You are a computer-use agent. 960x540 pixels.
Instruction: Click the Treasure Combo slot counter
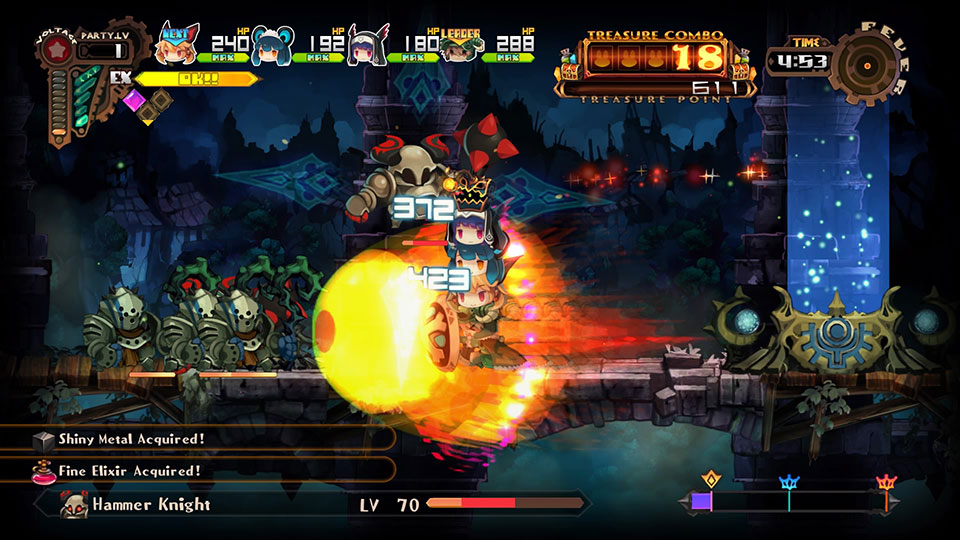tap(655, 56)
